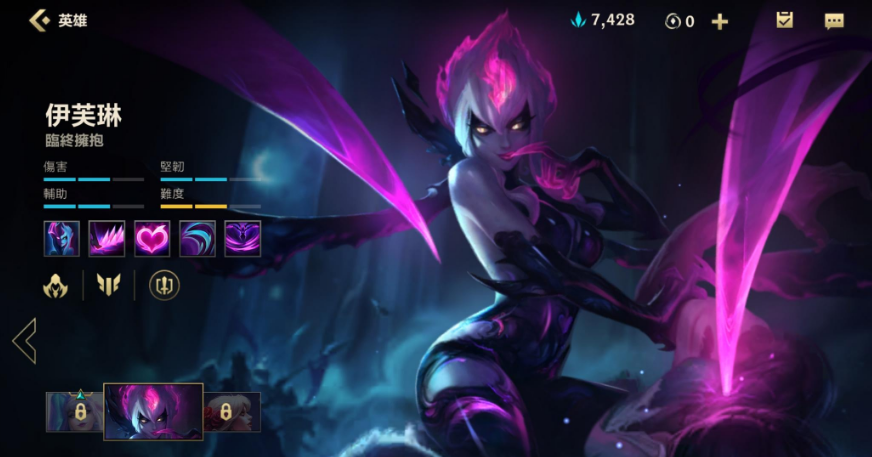Inspect the purple ultimate ability icon
Image resolution: width=872 pixels, height=457 pixels.
coord(242,239)
